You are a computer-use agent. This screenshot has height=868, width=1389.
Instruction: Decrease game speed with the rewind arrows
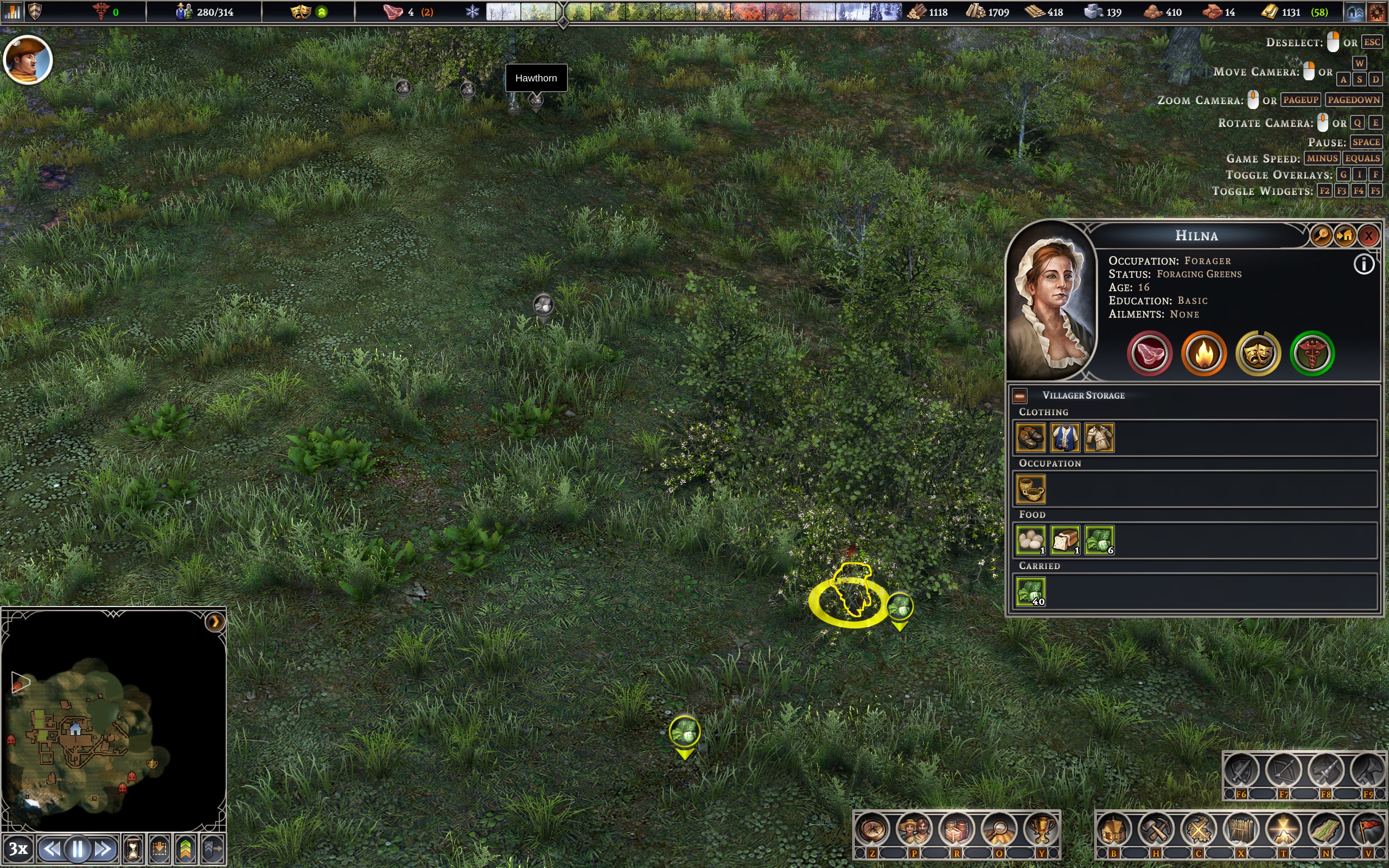[52, 848]
